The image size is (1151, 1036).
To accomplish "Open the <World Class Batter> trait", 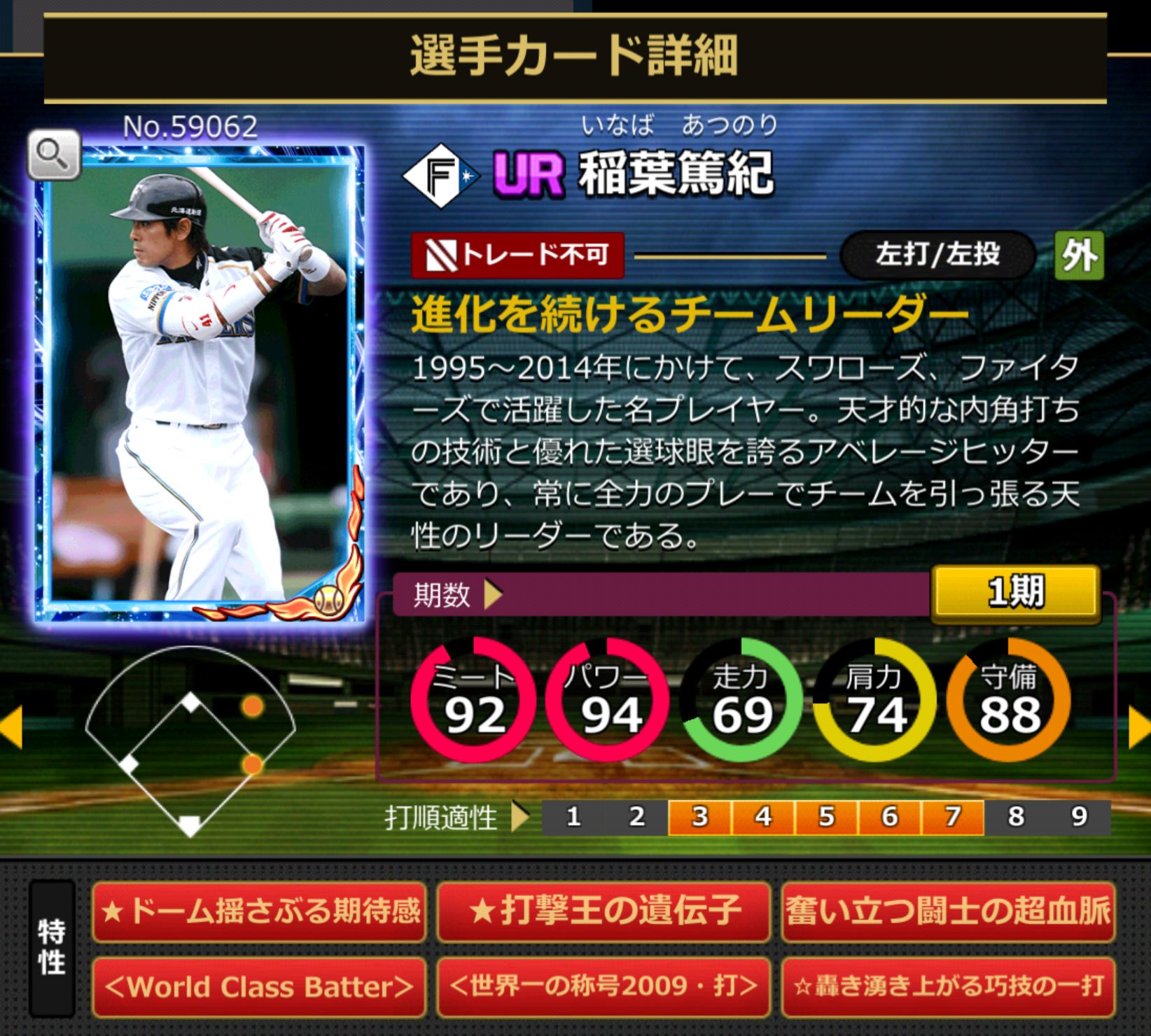I will point(259,987).
